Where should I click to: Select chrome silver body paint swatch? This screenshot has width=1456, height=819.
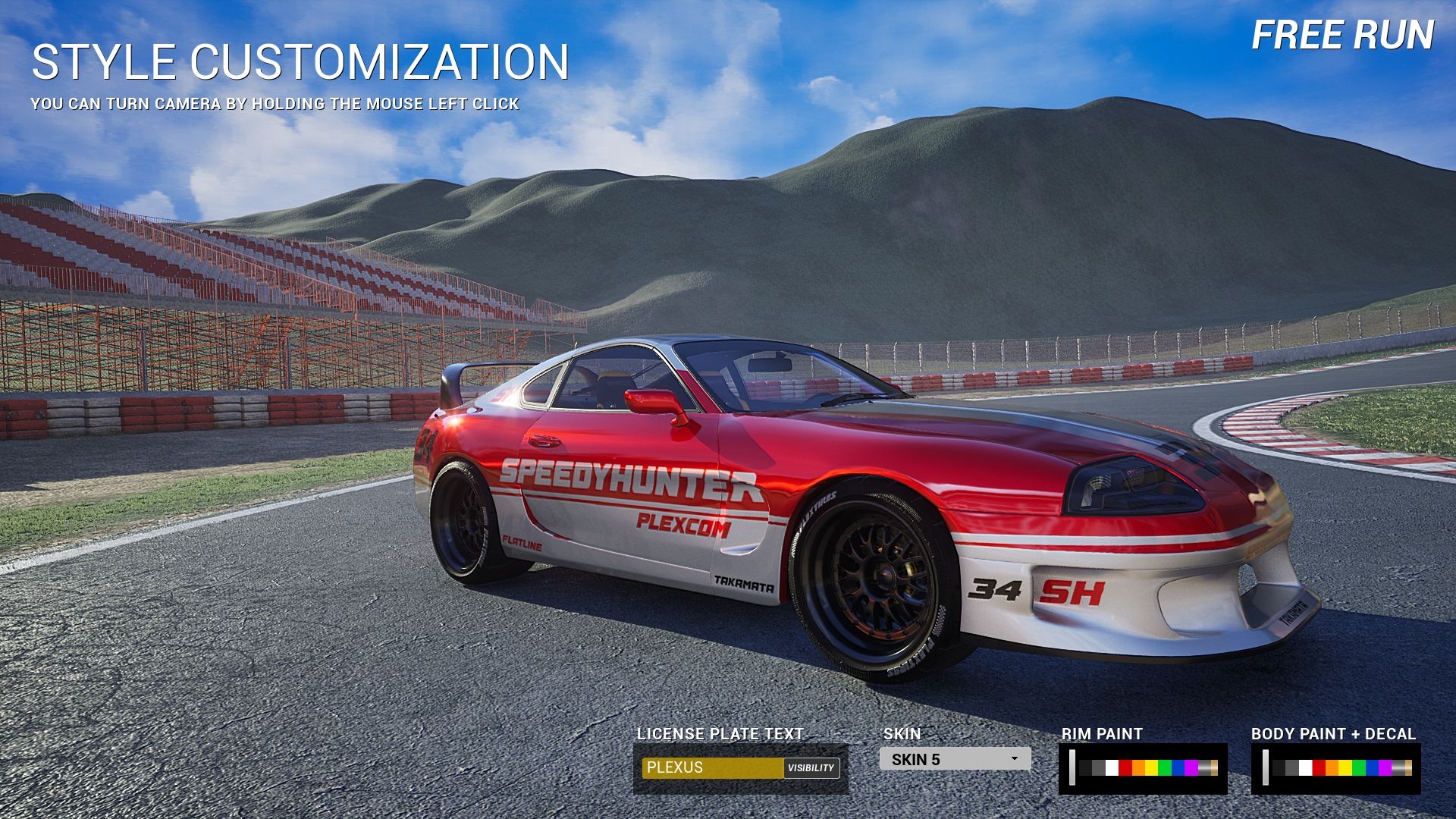click(1398, 768)
